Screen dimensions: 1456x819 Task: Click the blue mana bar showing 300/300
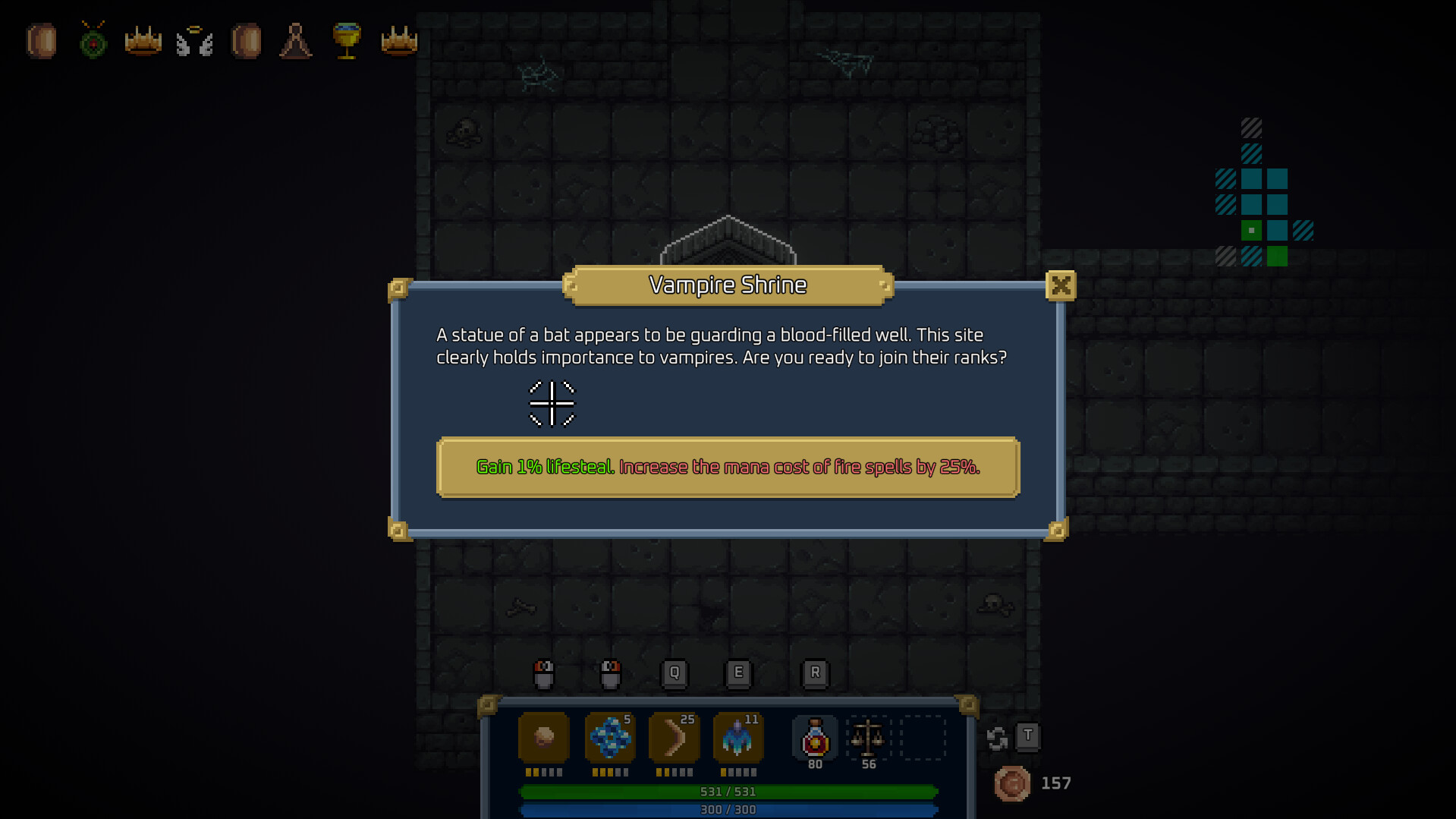[728, 809]
